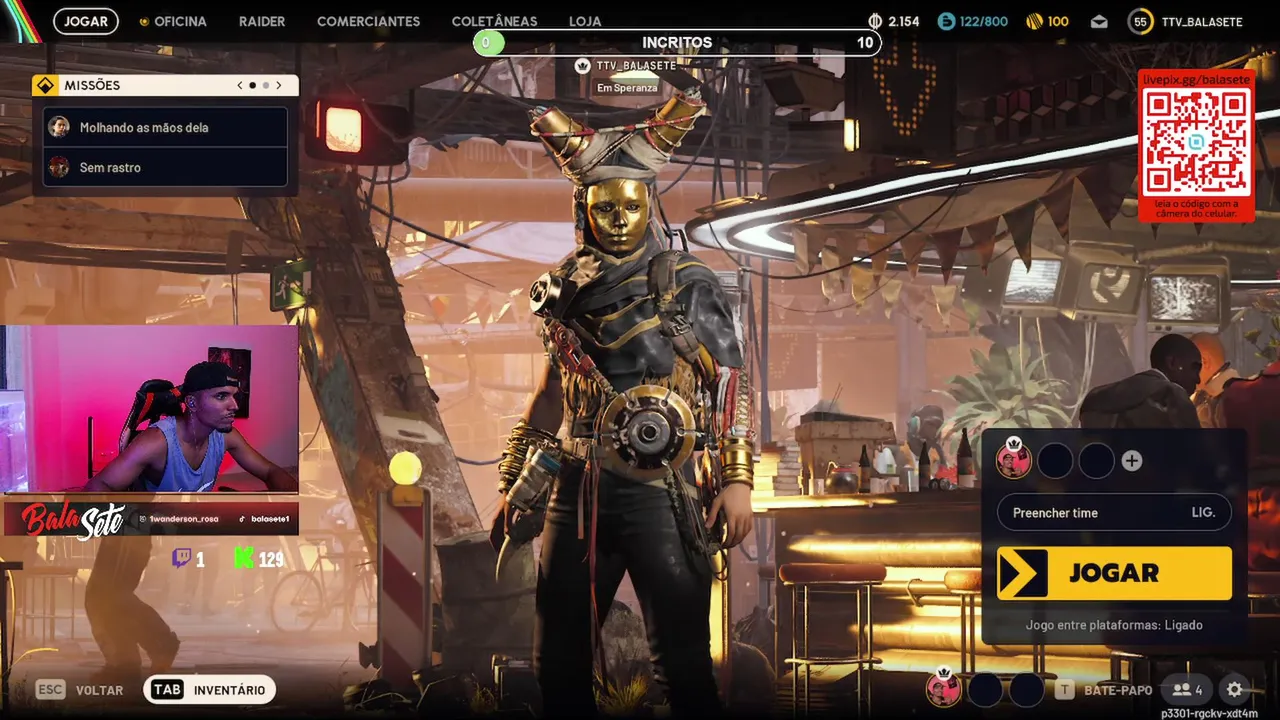The width and height of the screenshot is (1280, 720).
Task: Open the friends list showing 4
Action: click(1188, 690)
